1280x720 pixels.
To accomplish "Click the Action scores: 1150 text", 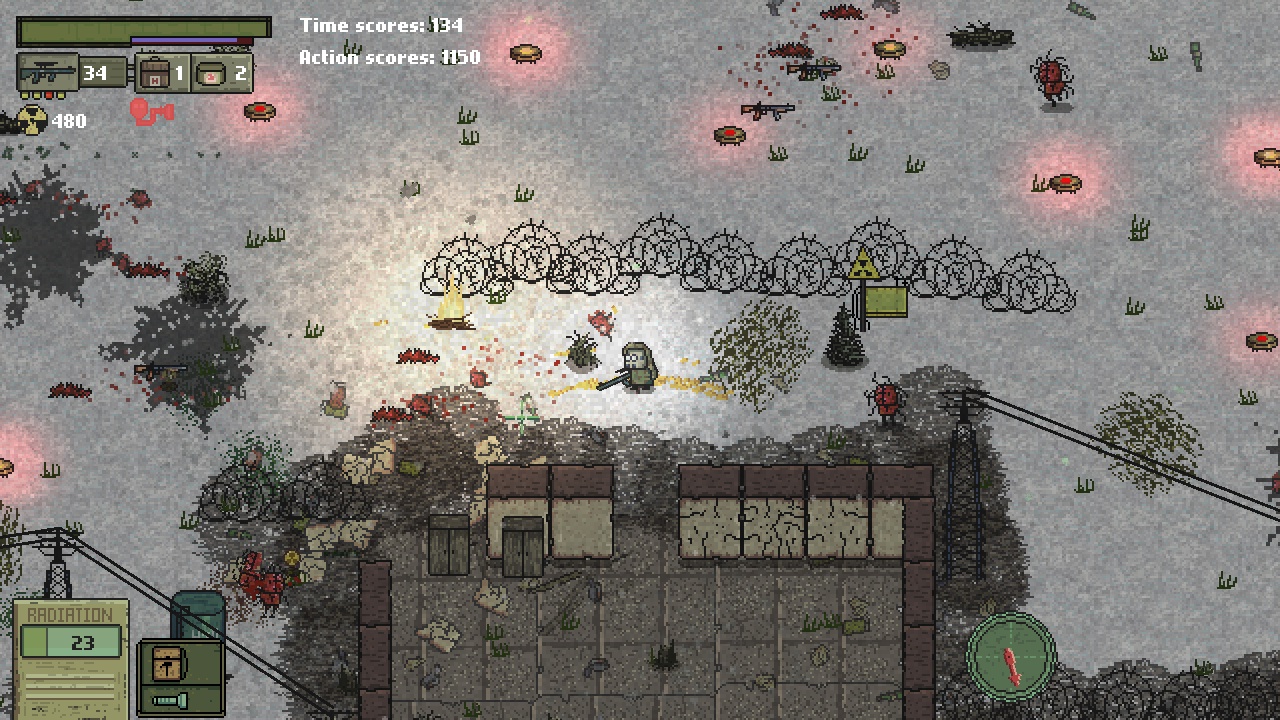I will (387, 57).
